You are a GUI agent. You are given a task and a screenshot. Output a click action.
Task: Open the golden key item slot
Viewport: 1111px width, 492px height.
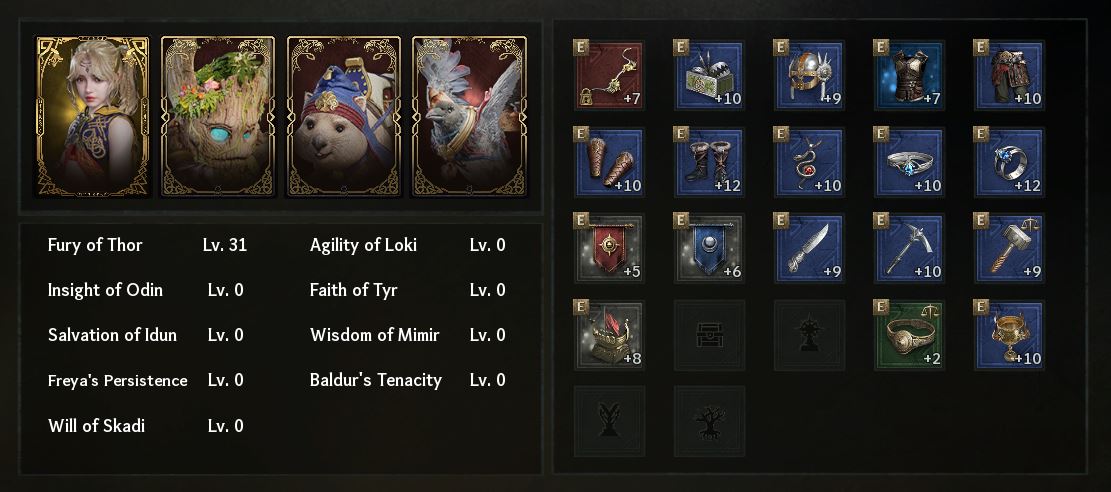coord(609,75)
